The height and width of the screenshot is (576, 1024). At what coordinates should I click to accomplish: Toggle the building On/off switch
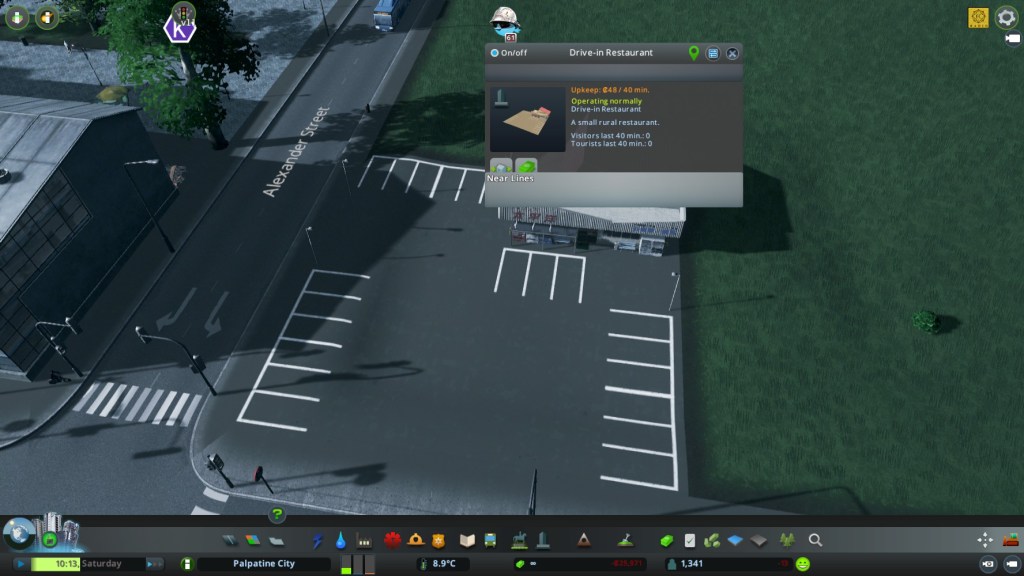point(494,53)
